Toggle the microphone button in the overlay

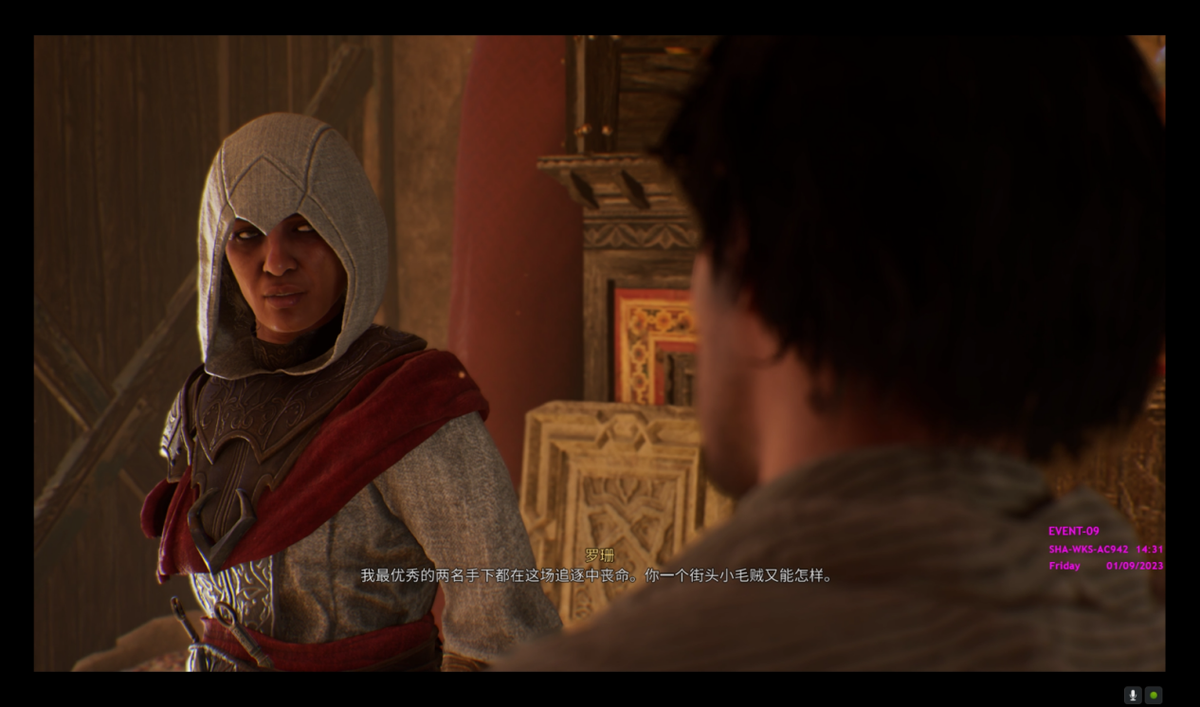click(x=1133, y=695)
